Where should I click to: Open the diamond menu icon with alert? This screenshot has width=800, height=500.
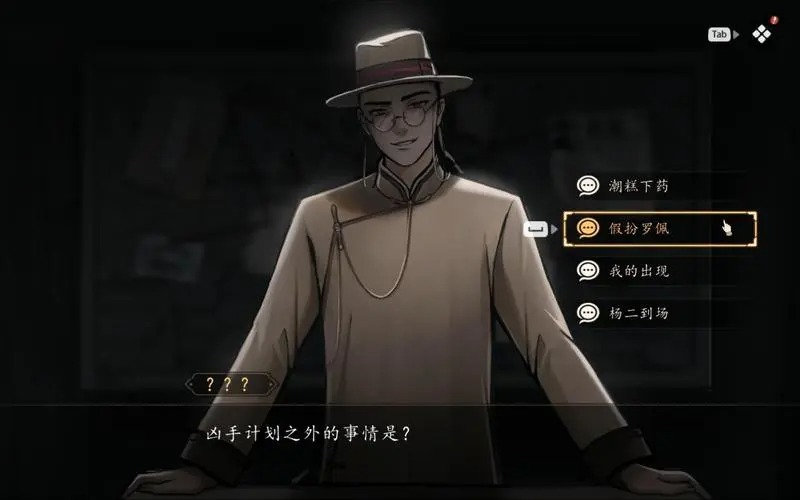762,34
